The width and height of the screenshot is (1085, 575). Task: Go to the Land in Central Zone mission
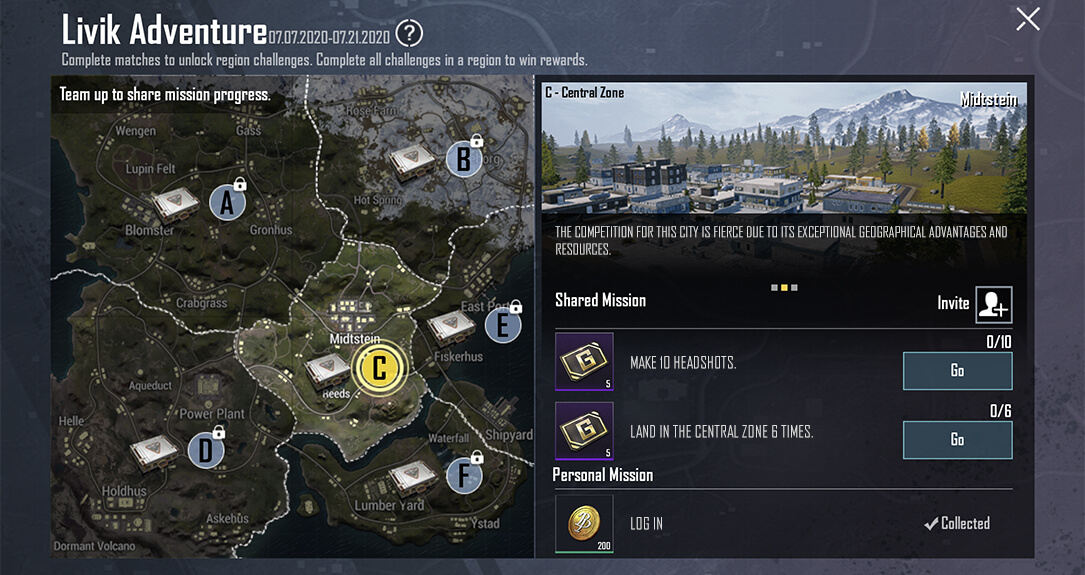[957, 440]
